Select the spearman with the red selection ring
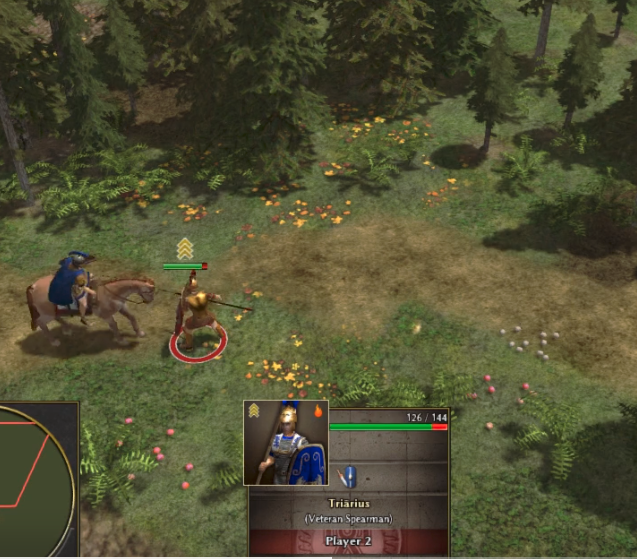Image resolution: width=637 pixels, height=559 pixels. pyautogui.click(x=198, y=320)
